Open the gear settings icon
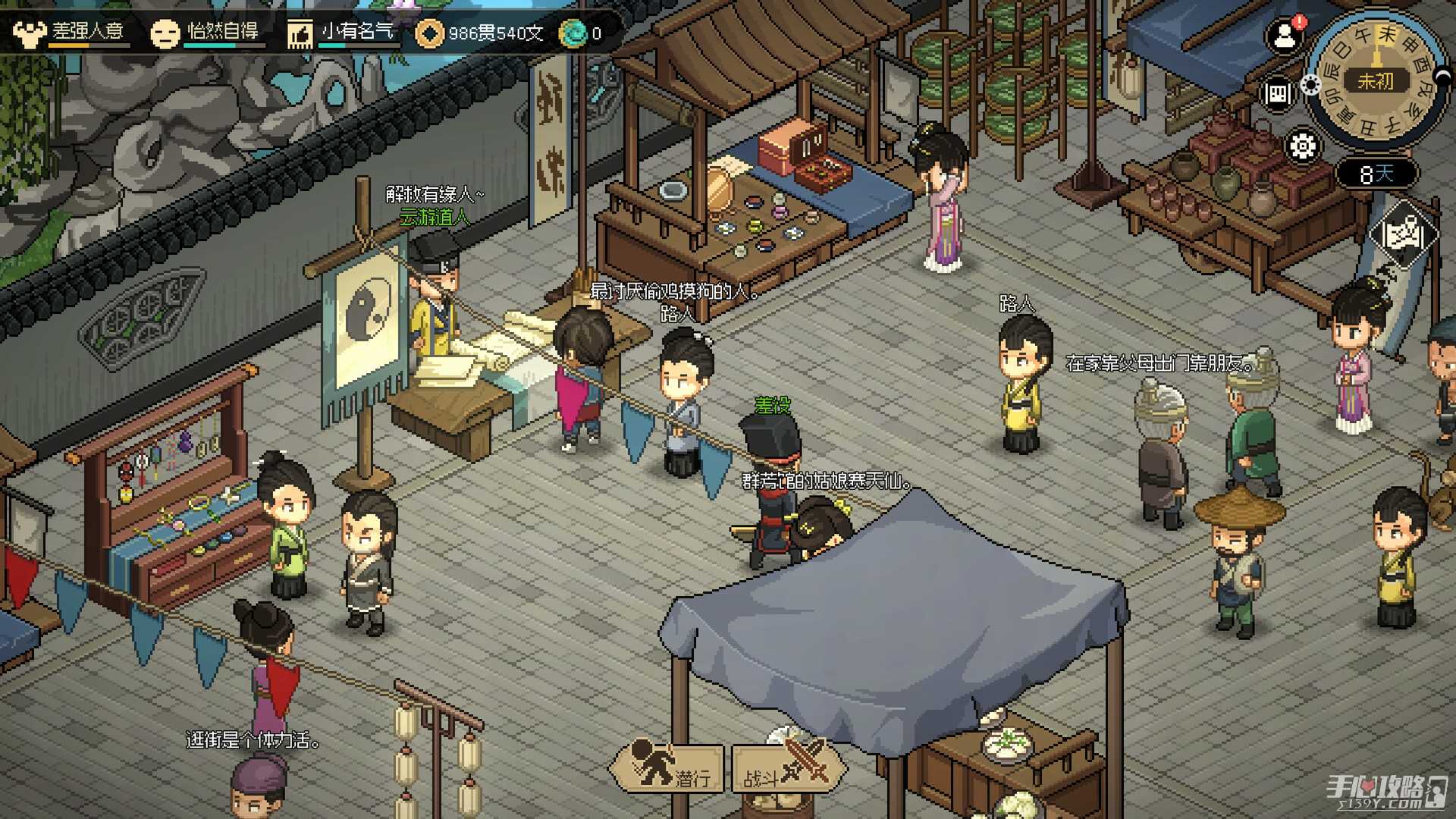1456x819 pixels. point(1302,146)
